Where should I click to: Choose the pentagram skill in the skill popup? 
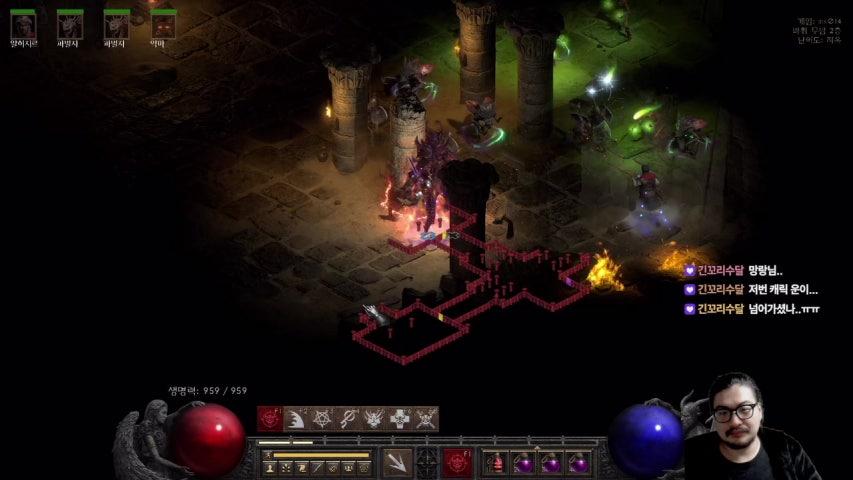[x=322, y=419]
